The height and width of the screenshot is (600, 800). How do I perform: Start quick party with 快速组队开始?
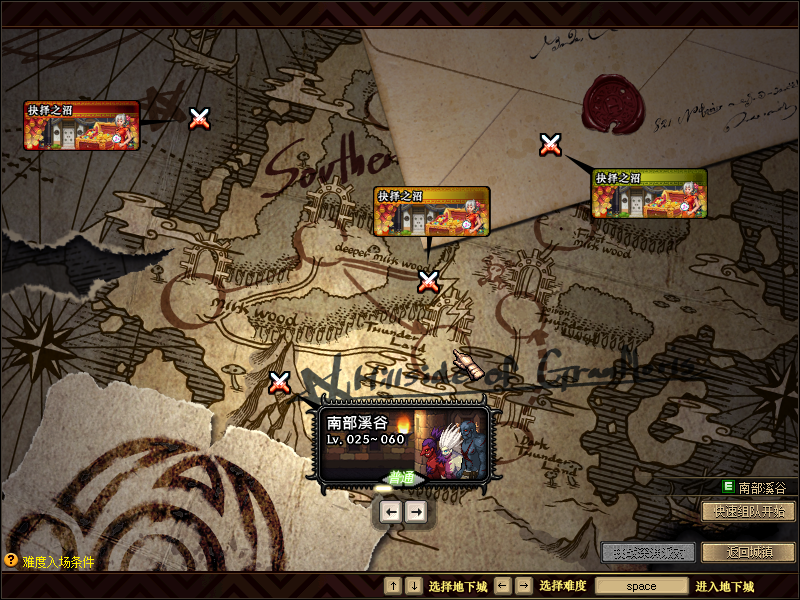749,511
